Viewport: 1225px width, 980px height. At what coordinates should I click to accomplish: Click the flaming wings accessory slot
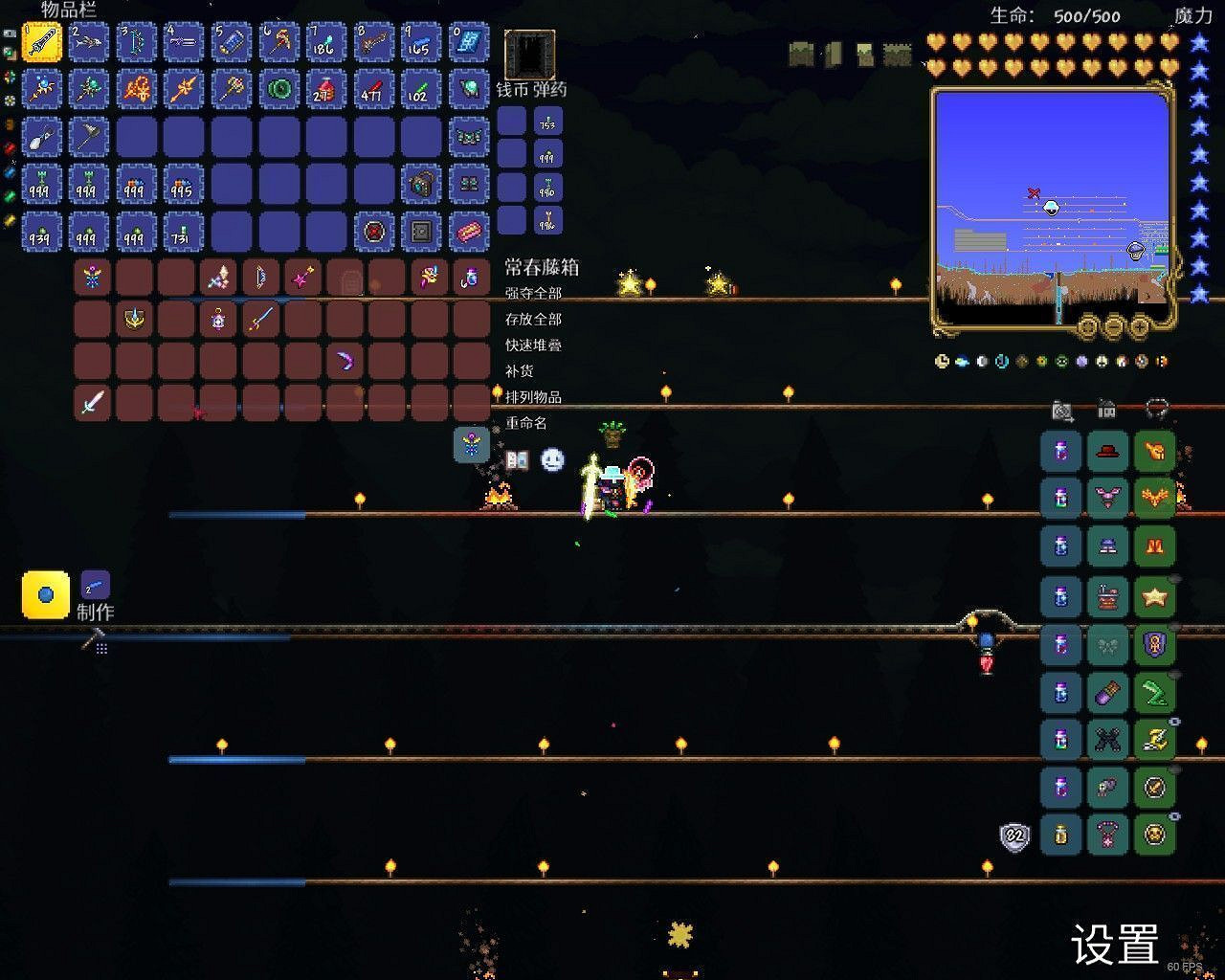1152,499
